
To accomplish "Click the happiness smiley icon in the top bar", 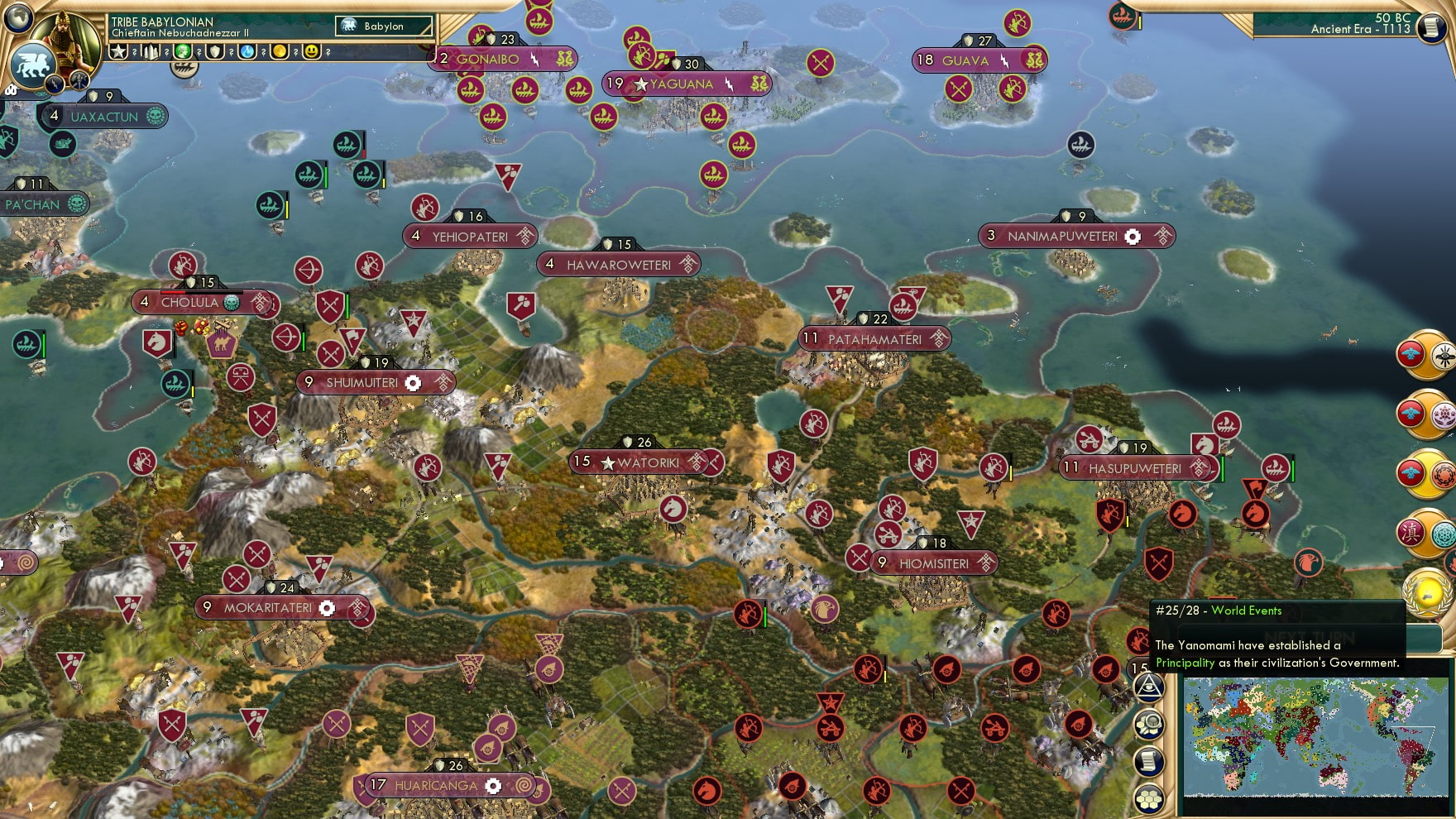I will click(312, 54).
